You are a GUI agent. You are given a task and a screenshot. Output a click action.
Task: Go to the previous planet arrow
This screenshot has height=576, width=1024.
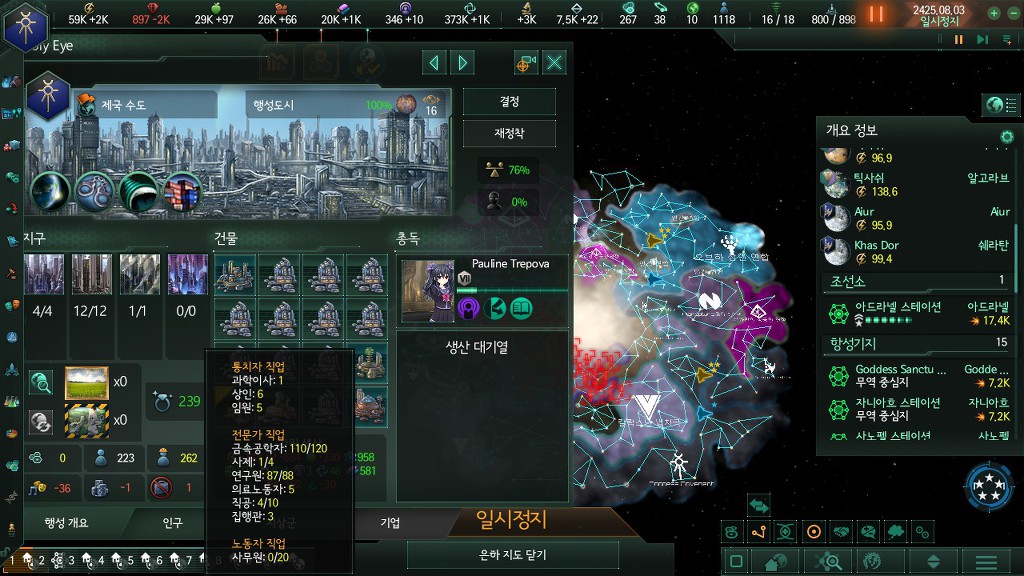pyautogui.click(x=434, y=63)
